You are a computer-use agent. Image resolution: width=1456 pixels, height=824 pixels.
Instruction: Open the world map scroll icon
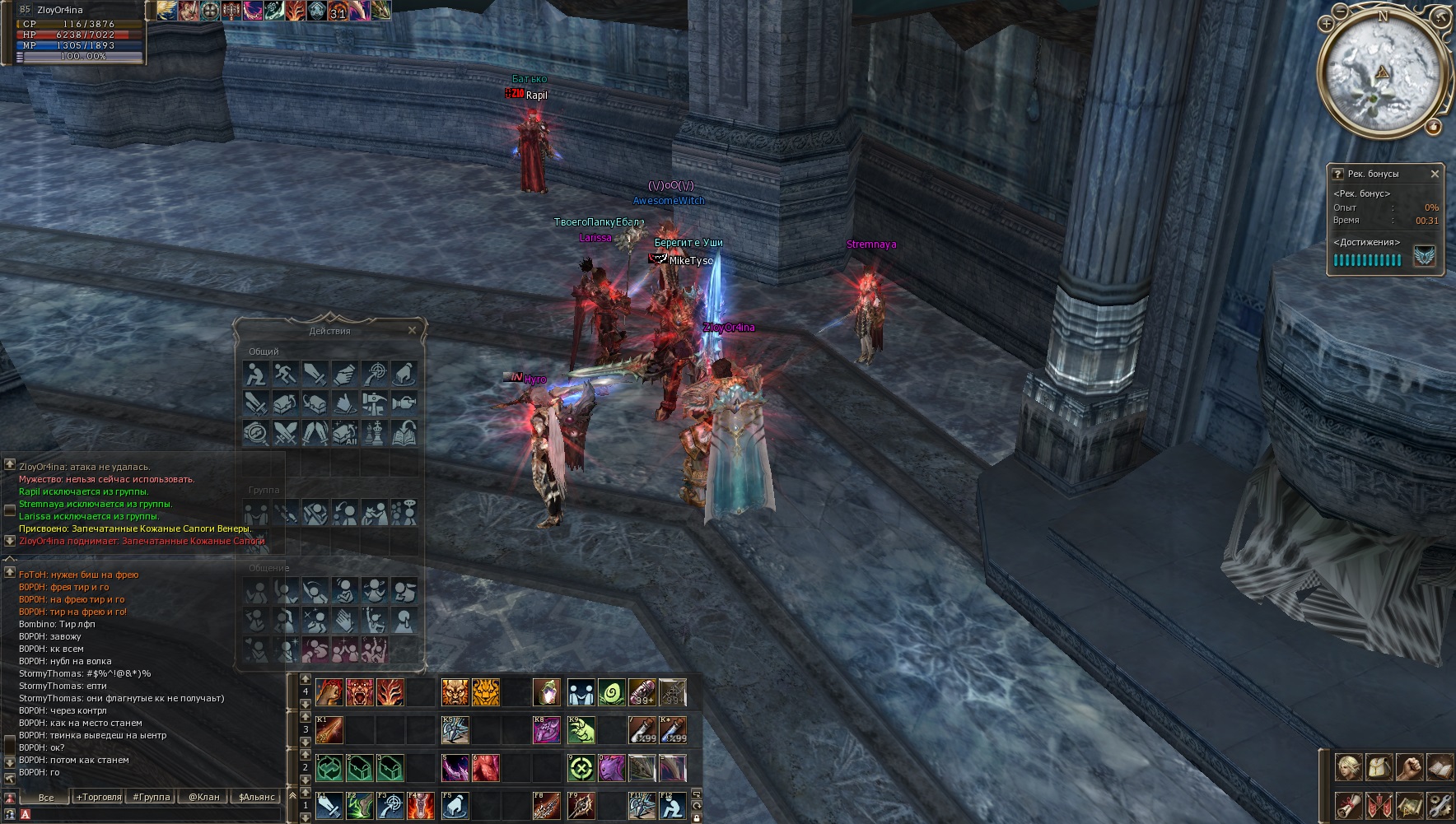1409,804
